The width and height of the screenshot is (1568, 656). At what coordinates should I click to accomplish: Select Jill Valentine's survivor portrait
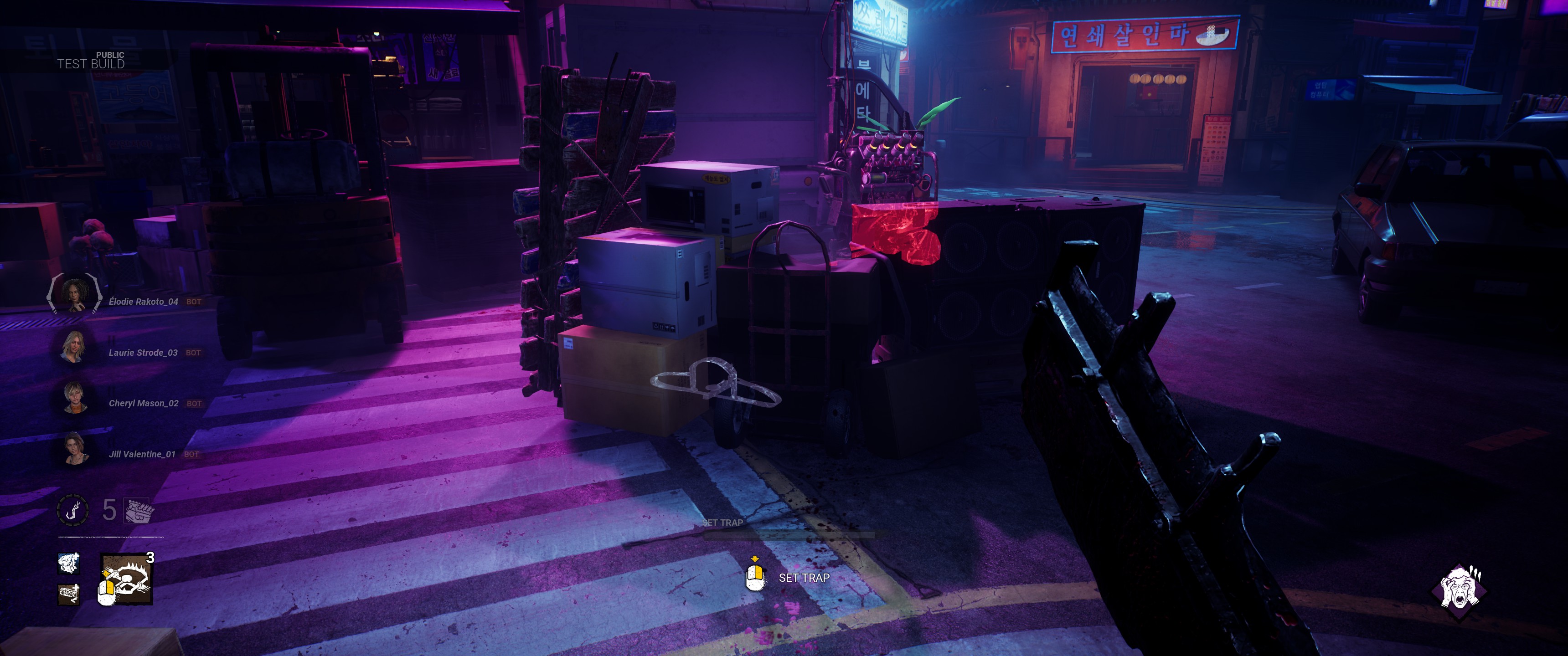[74, 448]
